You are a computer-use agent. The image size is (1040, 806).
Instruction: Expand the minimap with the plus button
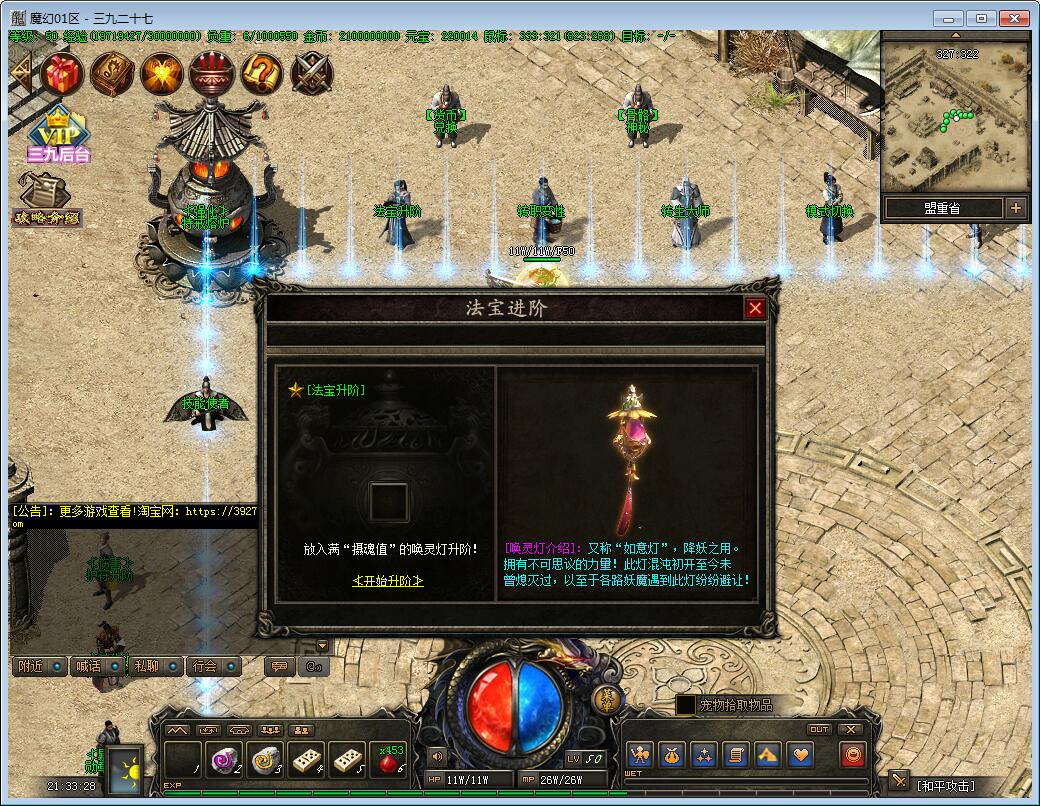[x=1016, y=208]
